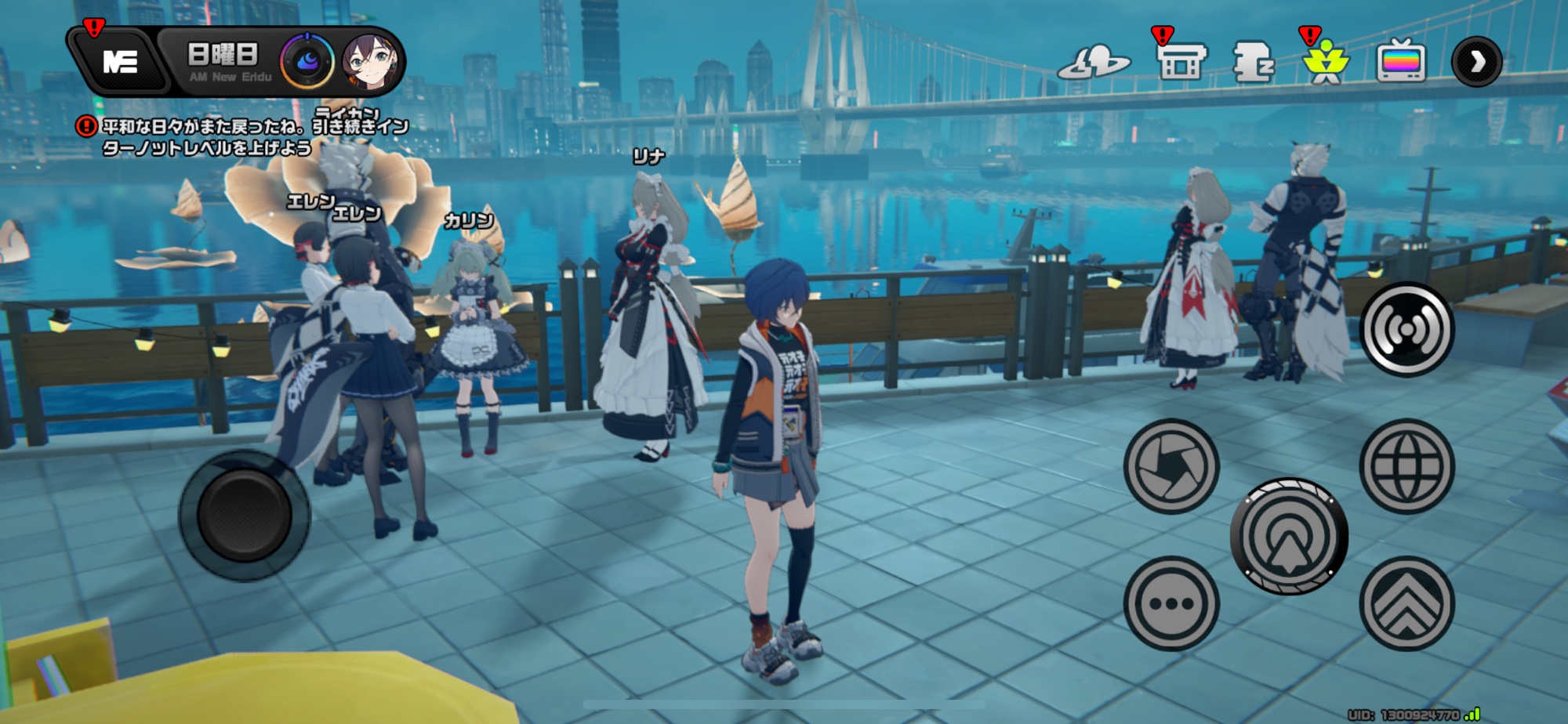The height and width of the screenshot is (724, 1568).
Task: Open the ME main menu button
Action: coord(119,61)
